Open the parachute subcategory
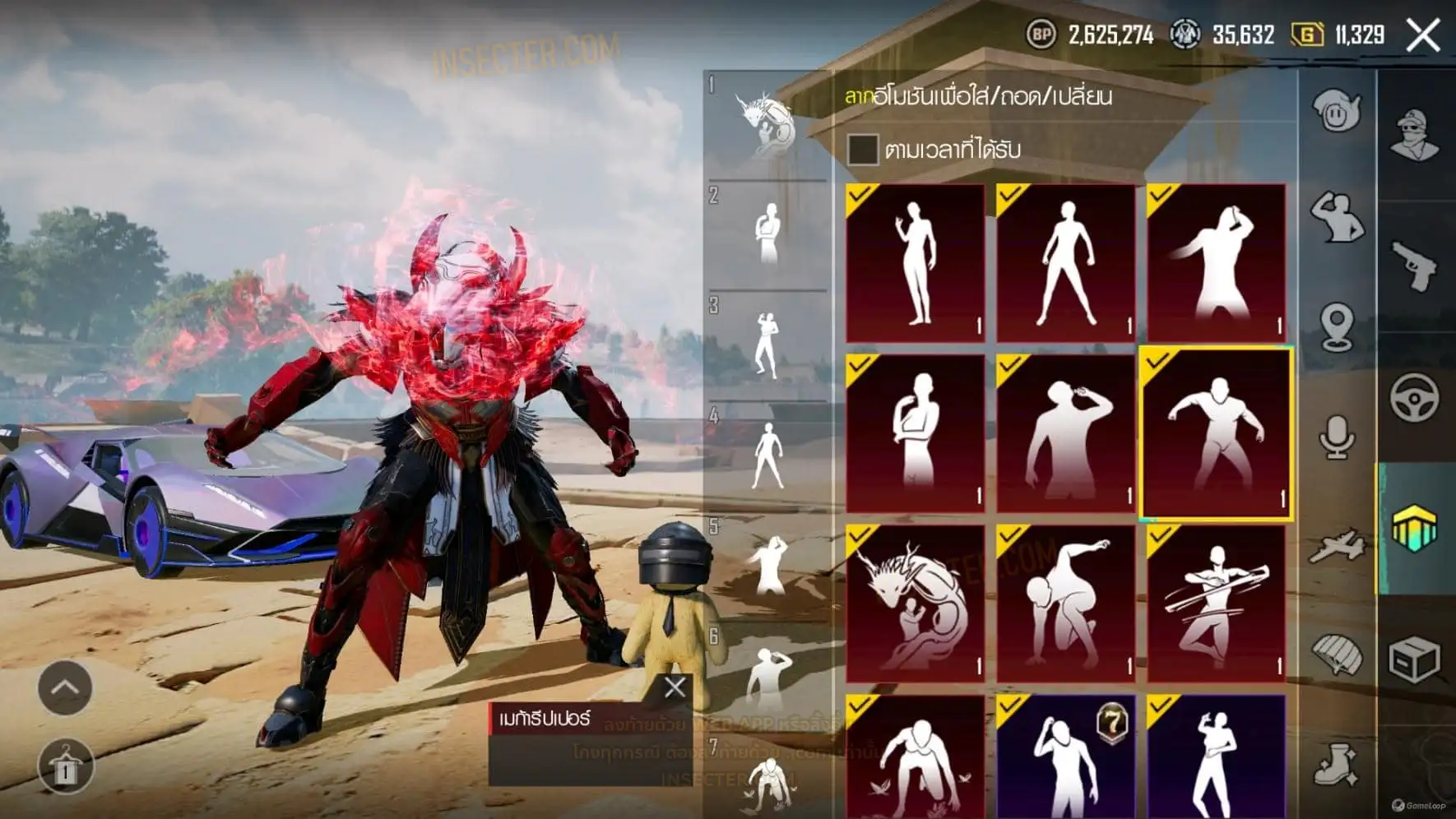This screenshot has height=819, width=1456. coord(1336,655)
